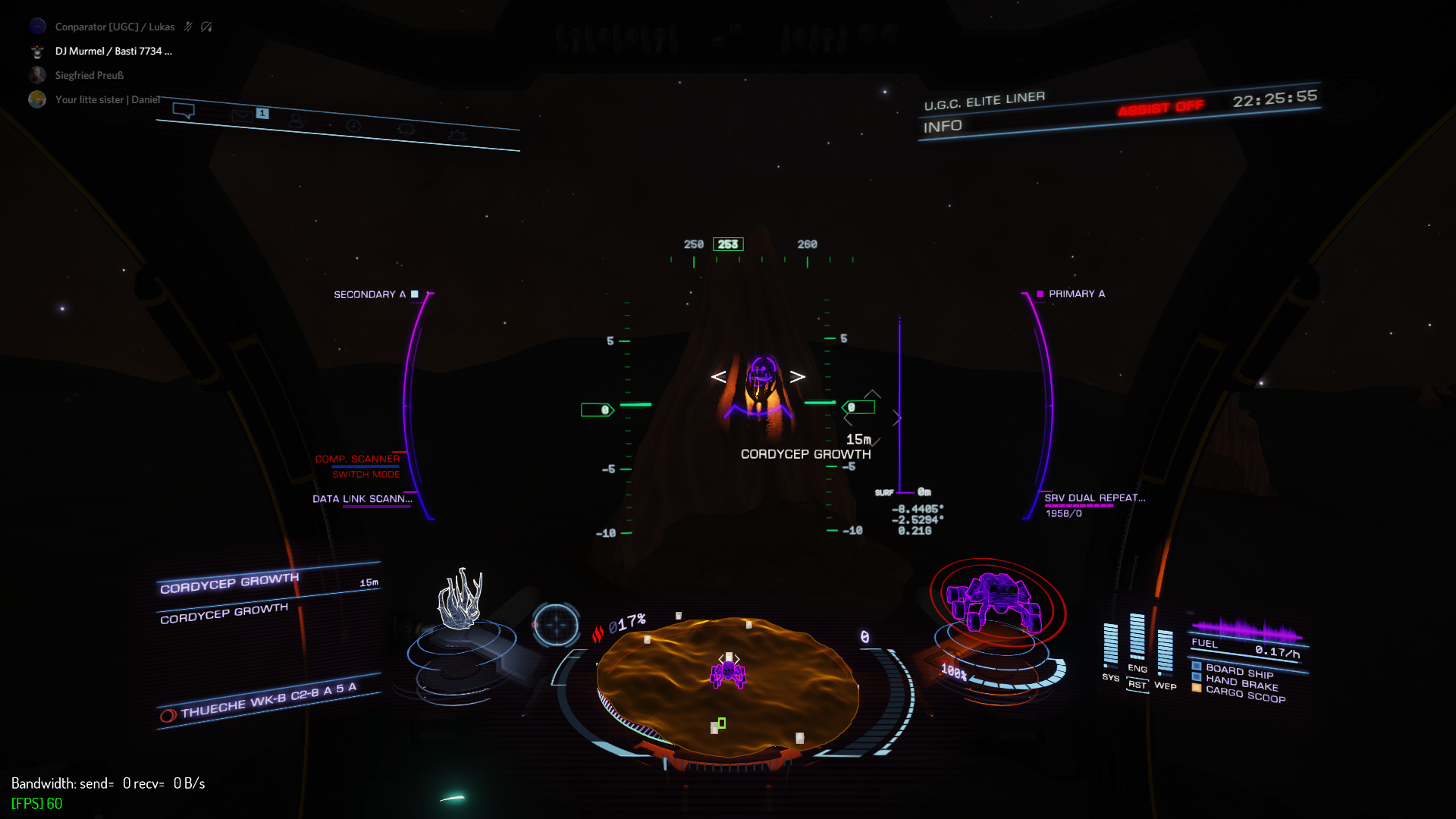This screenshot has width=1456, height=819.
Task: Select the SRV hologram display
Action: click(x=995, y=601)
